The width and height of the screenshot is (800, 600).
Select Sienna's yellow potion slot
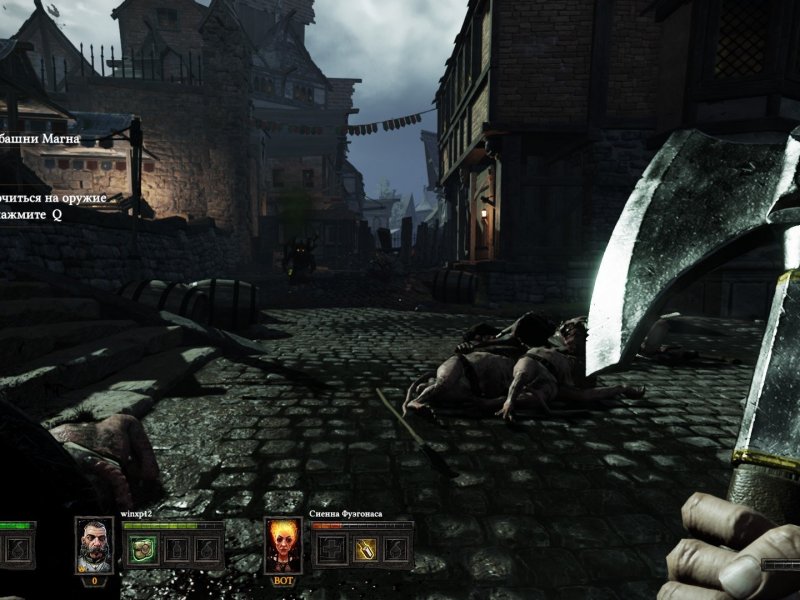point(366,549)
